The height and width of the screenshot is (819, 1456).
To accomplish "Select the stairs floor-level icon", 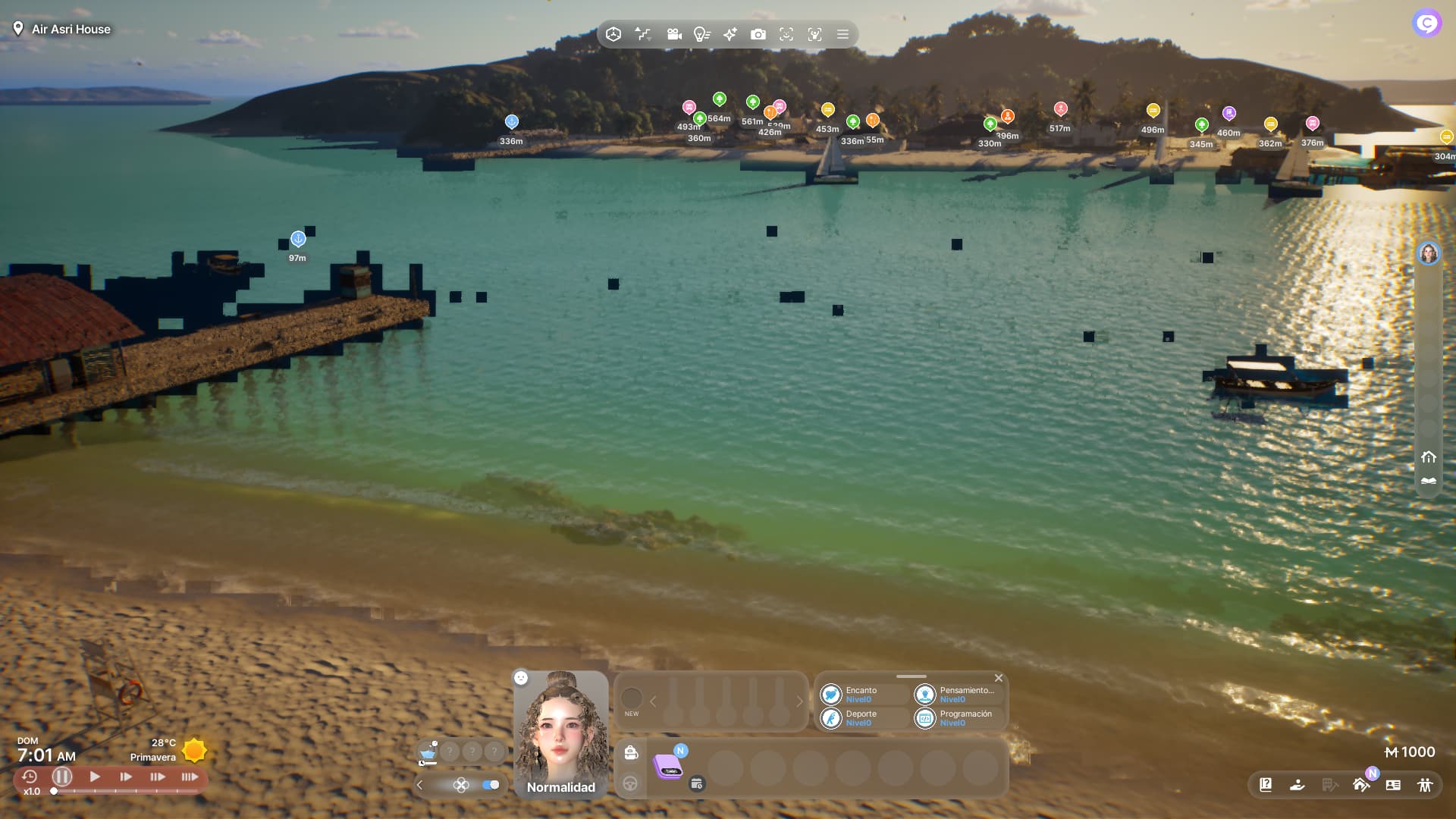I will pyautogui.click(x=643, y=34).
